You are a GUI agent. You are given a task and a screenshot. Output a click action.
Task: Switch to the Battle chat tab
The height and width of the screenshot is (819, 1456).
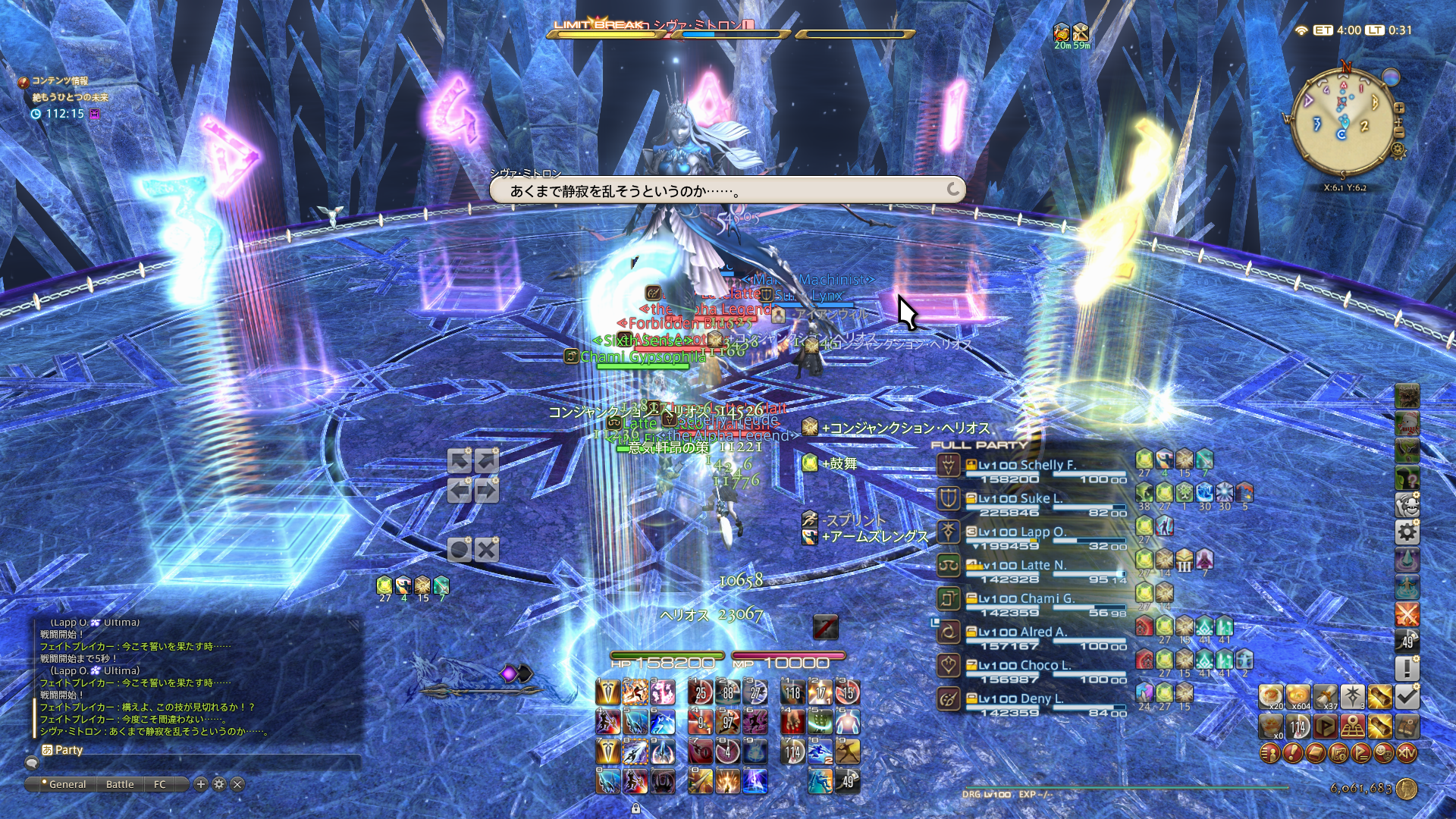click(120, 784)
